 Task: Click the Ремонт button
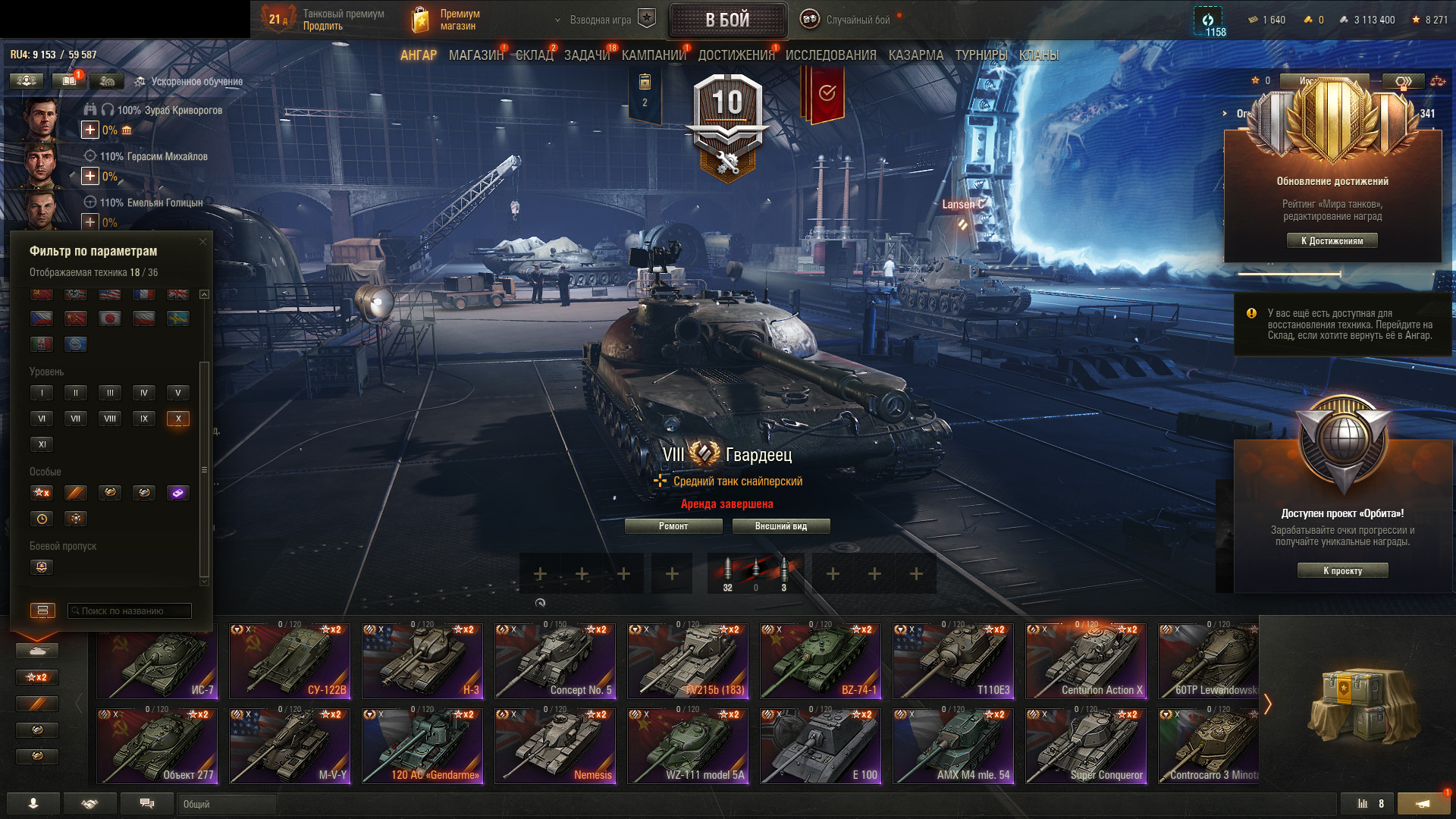click(673, 526)
